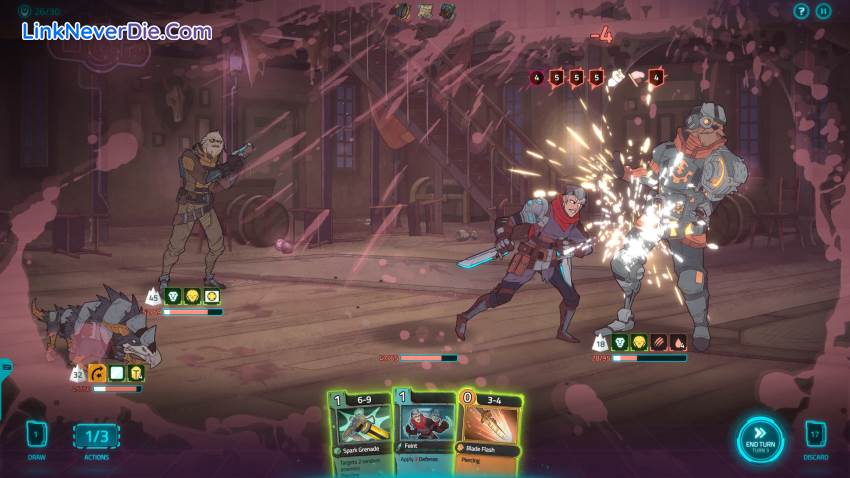Open the draw pile
The width and height of the screenshot is (850, 478).
tap(36, 435)
